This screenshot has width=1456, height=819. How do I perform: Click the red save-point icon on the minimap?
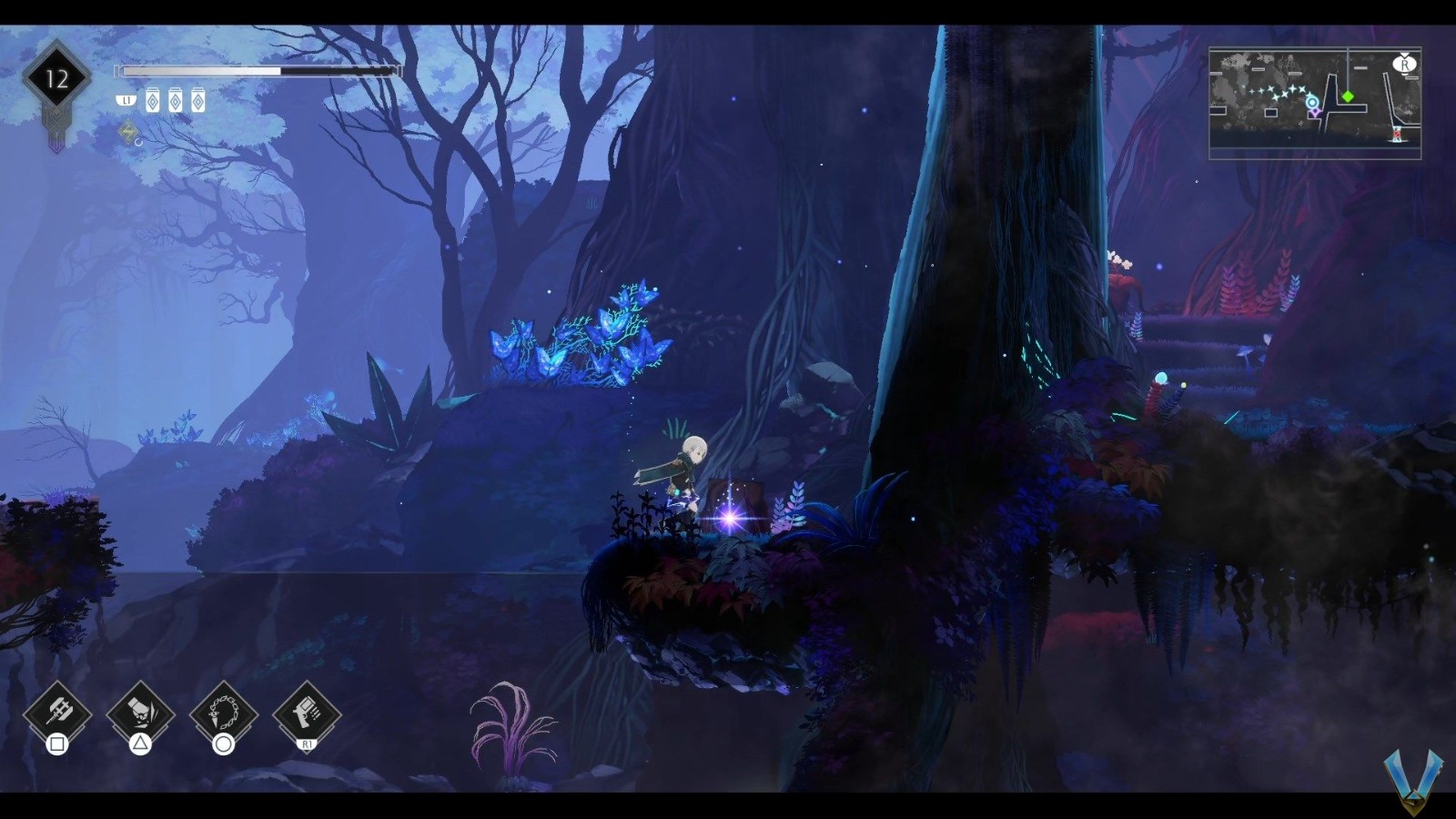1397,135
